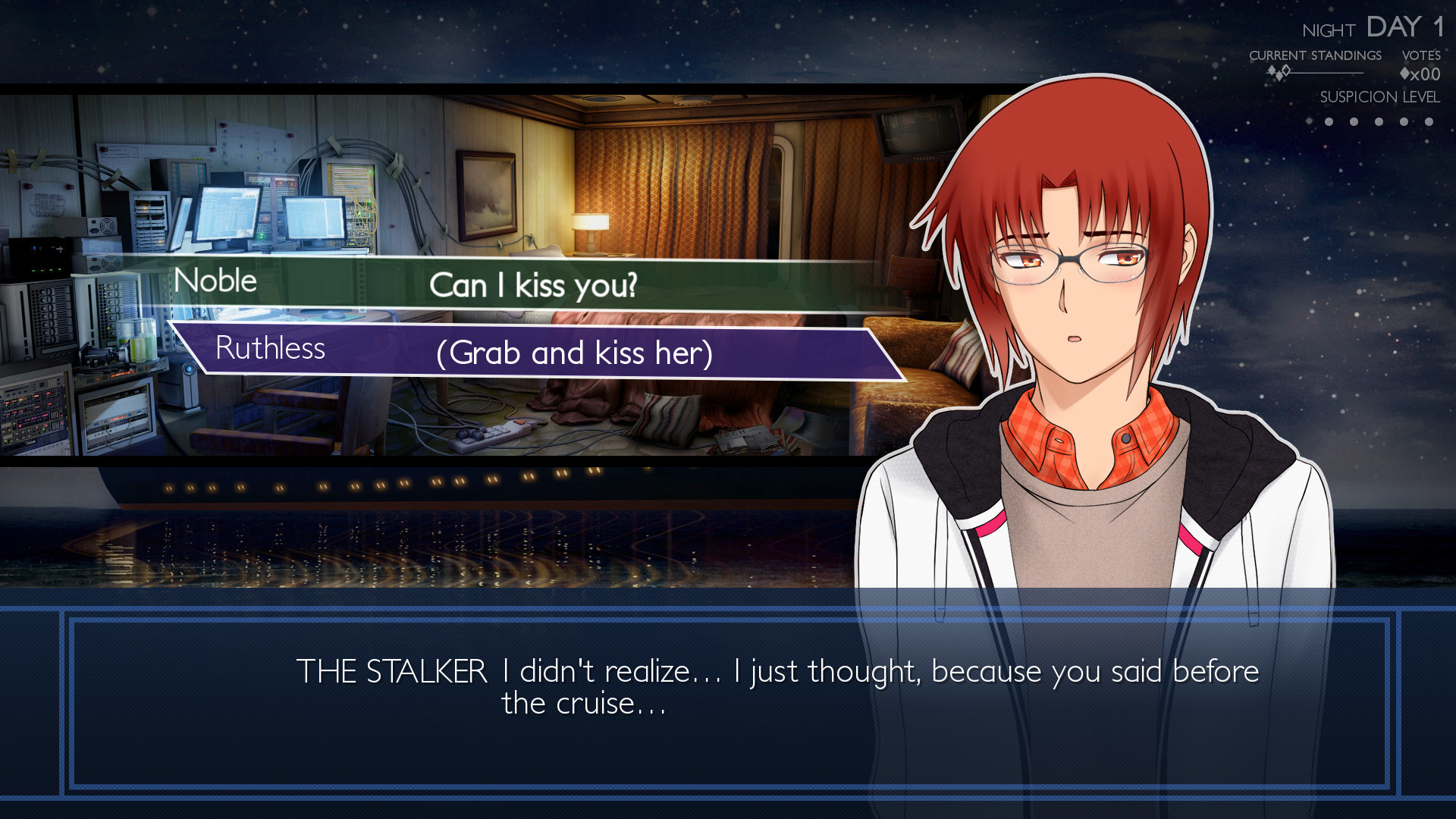Click the first Suspicion Level dot
This screenshot has width=1456, height=819.
1329,121
